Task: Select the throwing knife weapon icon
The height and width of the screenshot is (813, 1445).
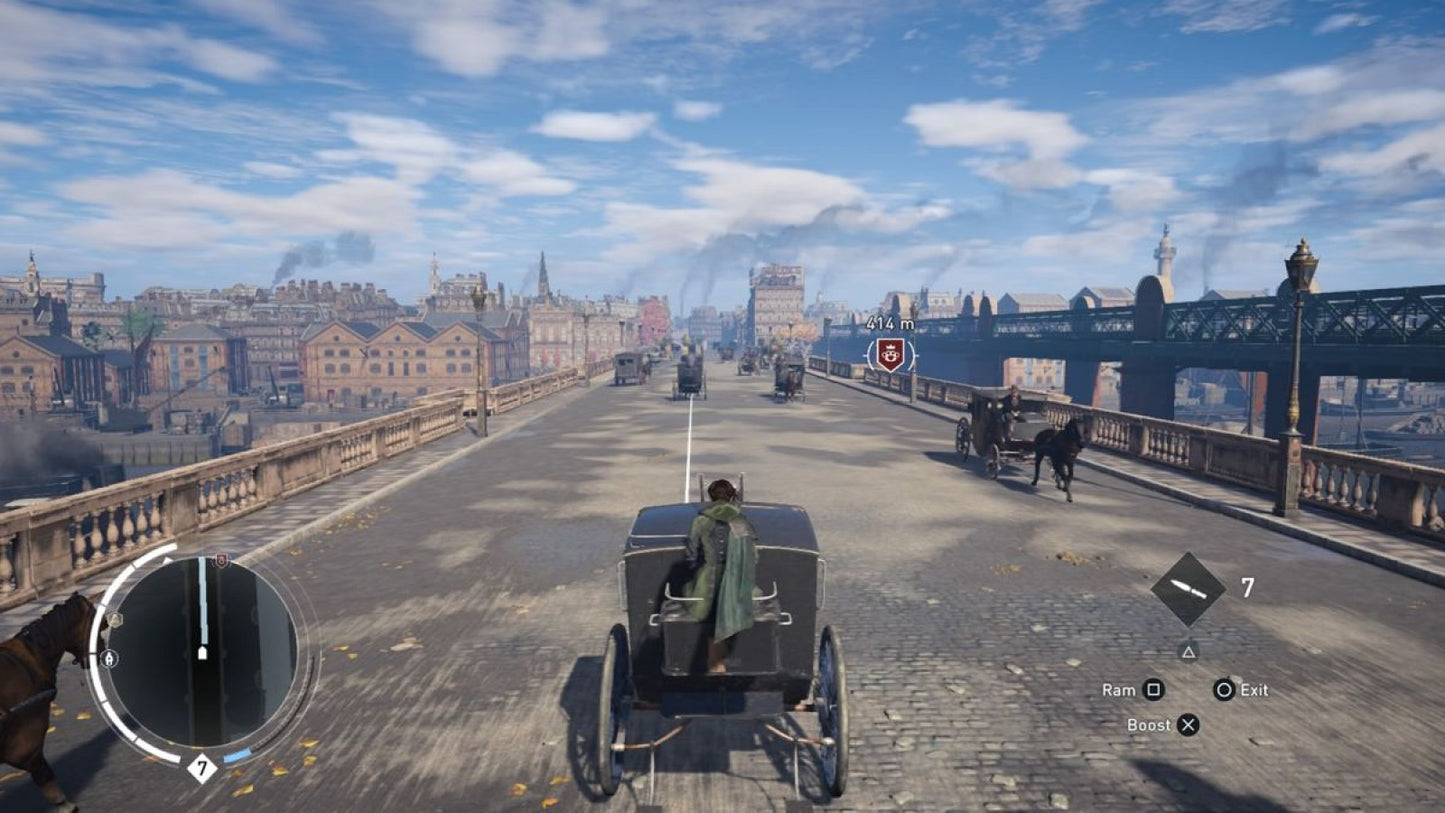Action: (x=1189, y=589)
